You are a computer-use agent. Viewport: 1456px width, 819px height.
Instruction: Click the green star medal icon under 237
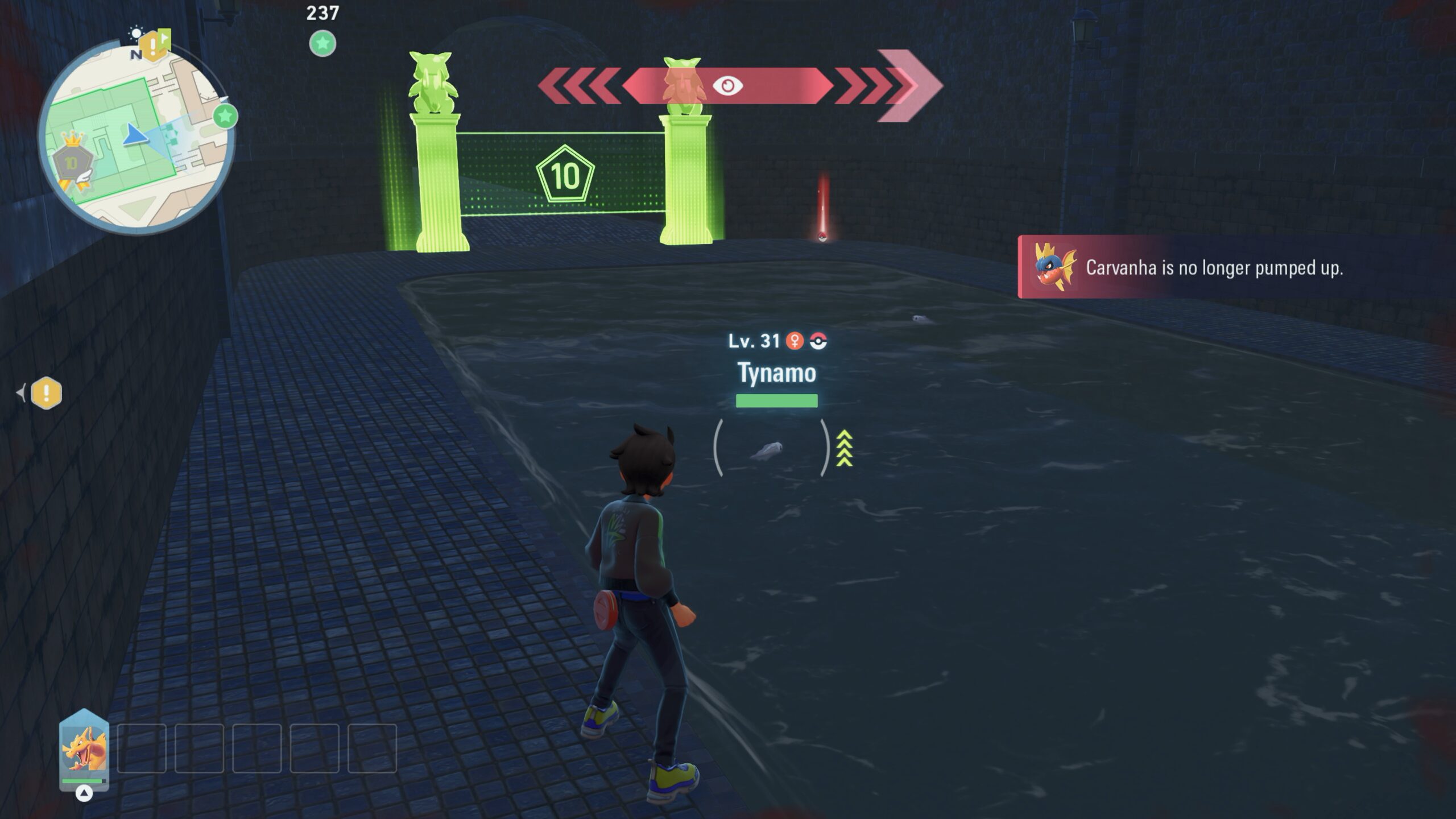(x=322, y=43)
